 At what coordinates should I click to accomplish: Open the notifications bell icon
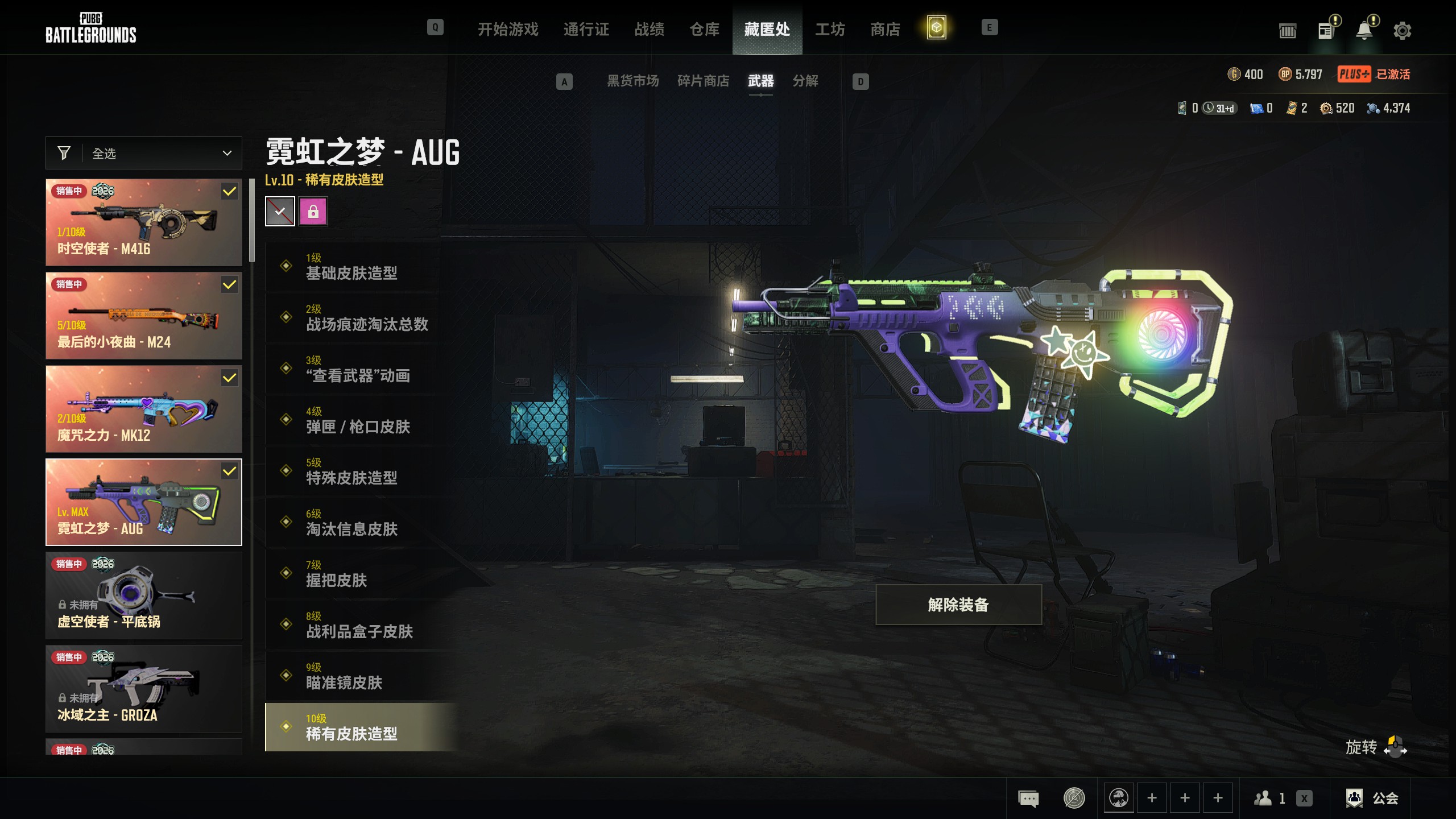pos(1364,31)
